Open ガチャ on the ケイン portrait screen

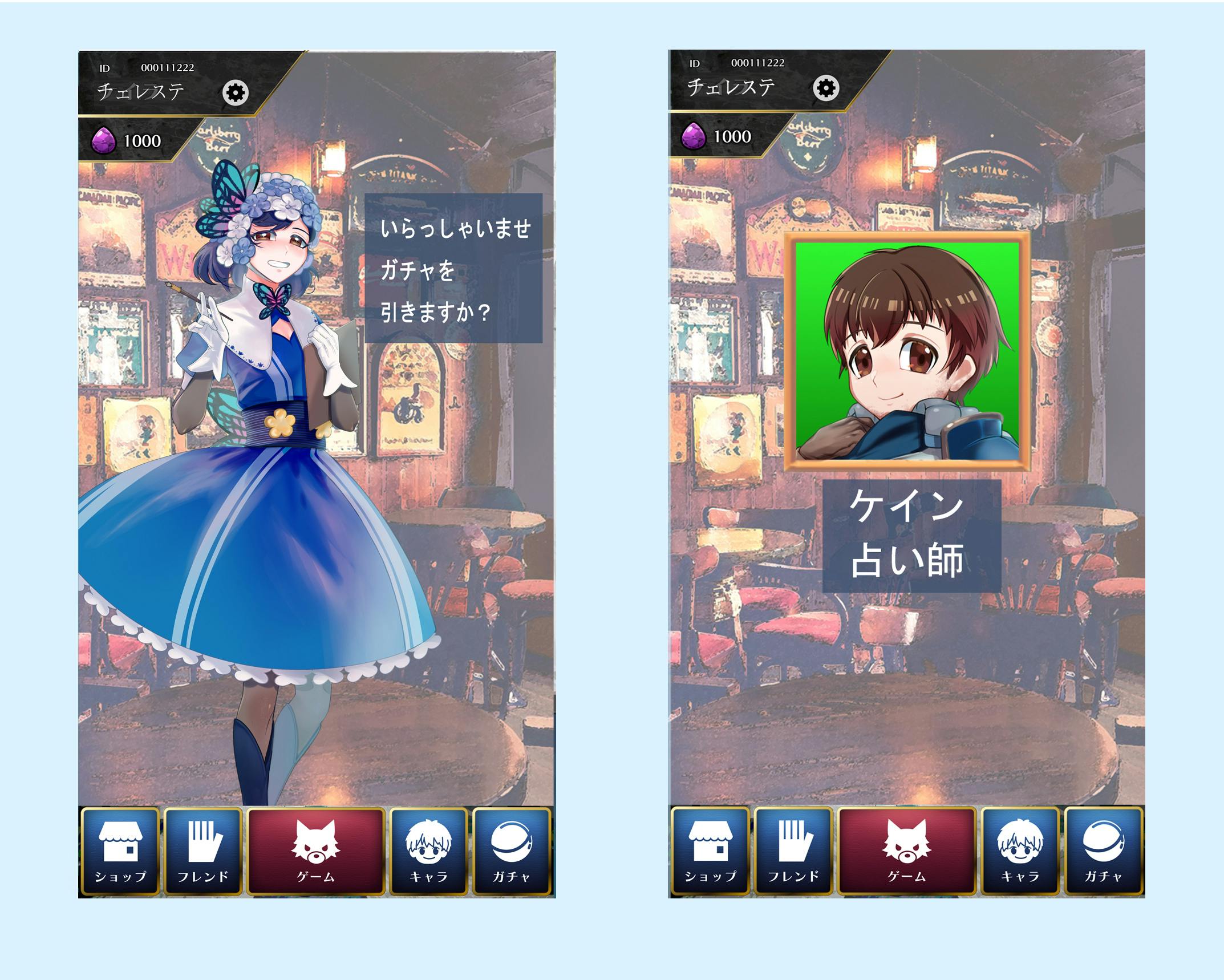pos(1103,851)
